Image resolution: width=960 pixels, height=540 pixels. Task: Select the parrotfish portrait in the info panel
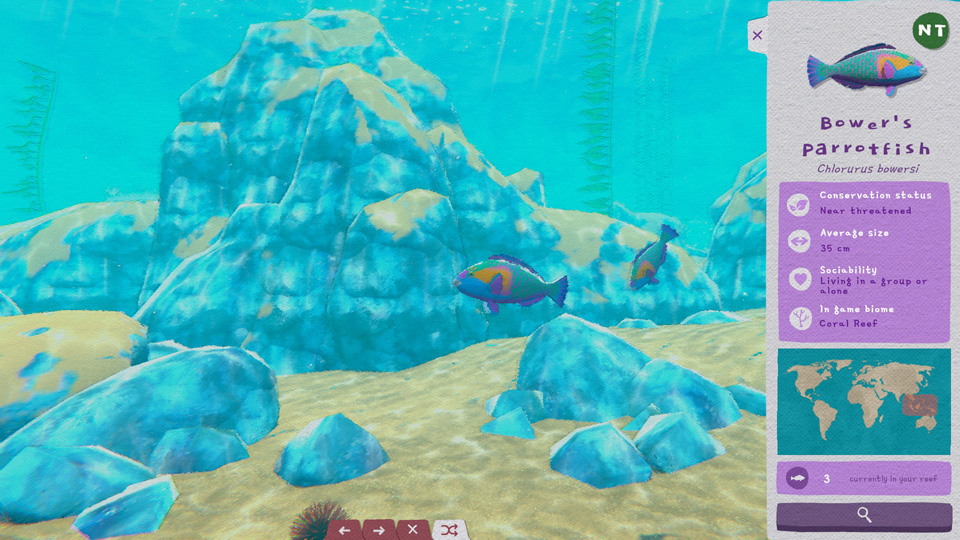coord(864,69)
